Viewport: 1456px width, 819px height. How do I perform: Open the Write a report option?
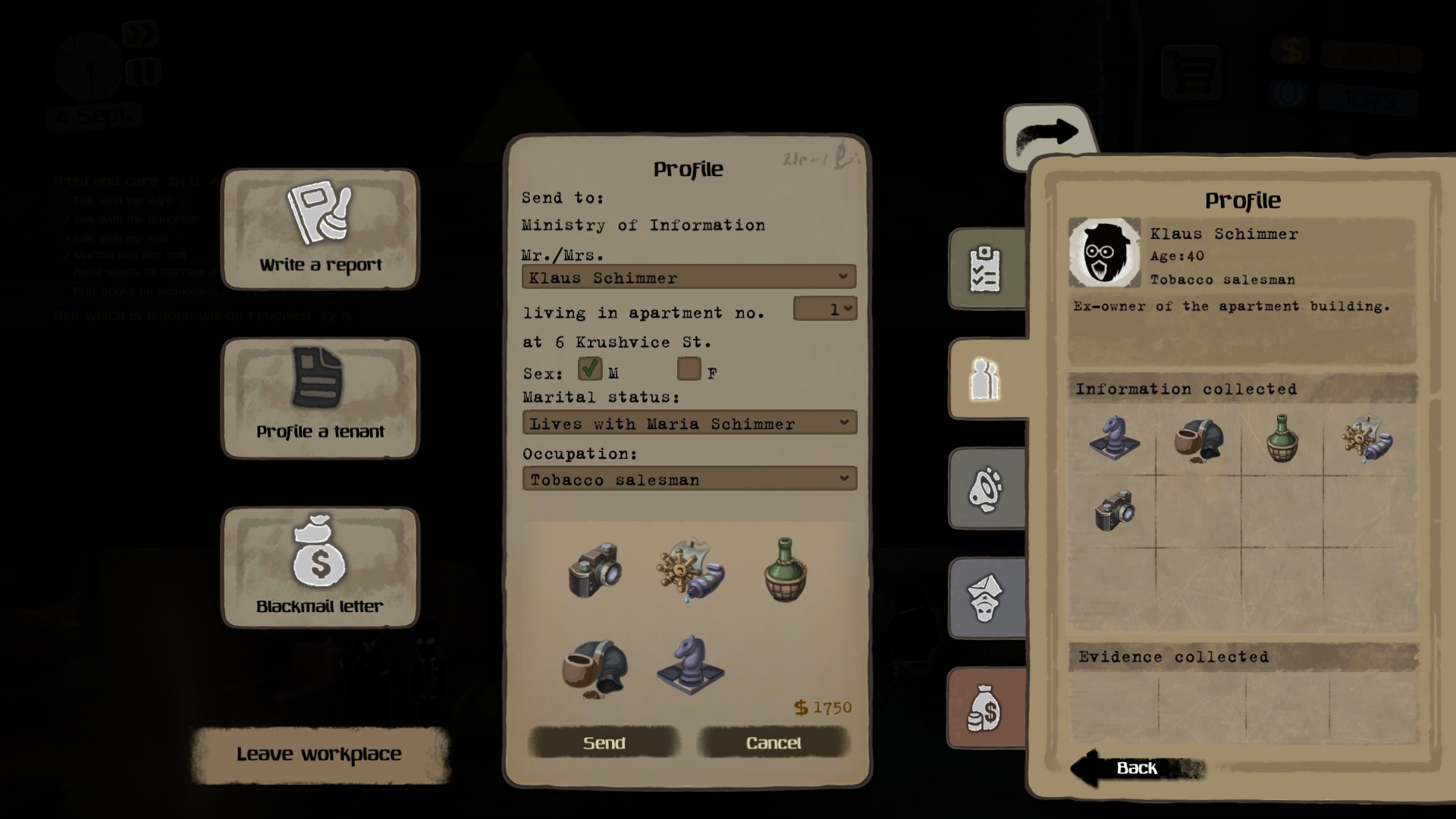[319, 229]
